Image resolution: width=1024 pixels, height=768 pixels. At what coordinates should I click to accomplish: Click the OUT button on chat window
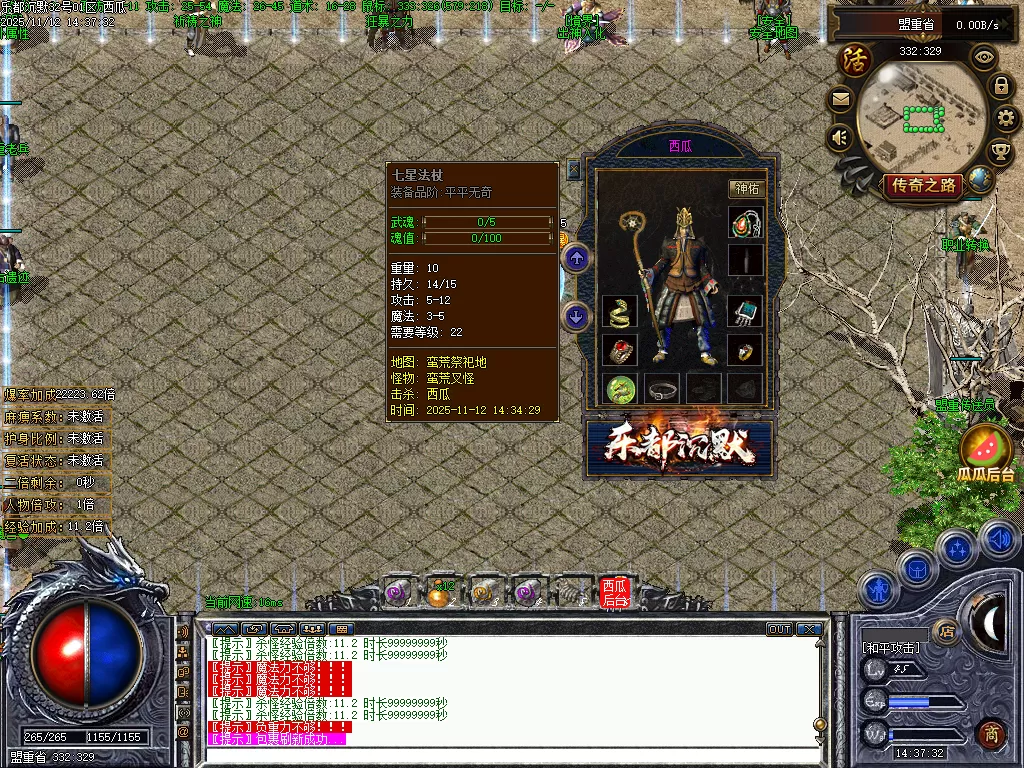[x=779, y=629]
